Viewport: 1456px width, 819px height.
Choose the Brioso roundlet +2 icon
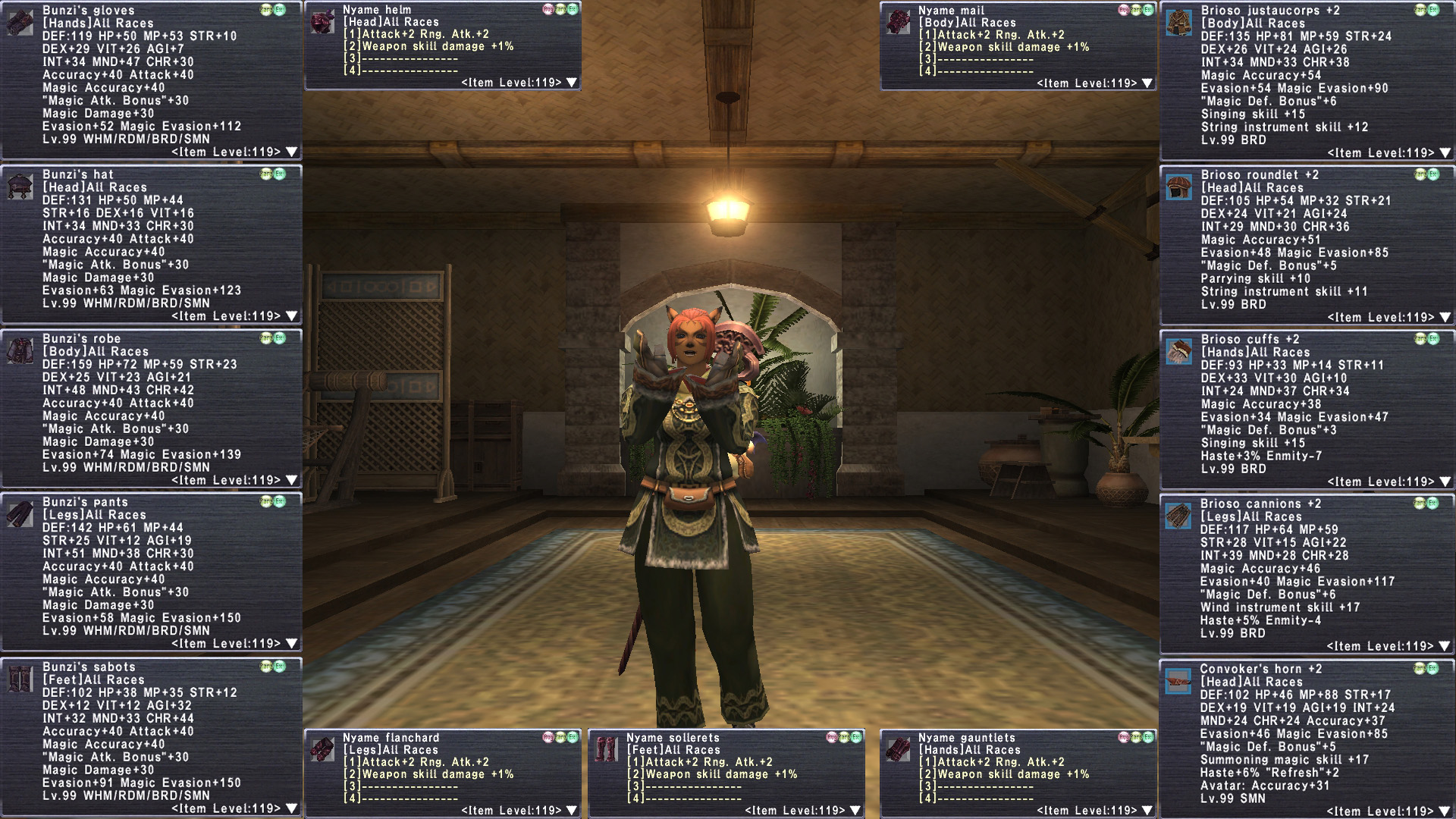(1179, 187)
